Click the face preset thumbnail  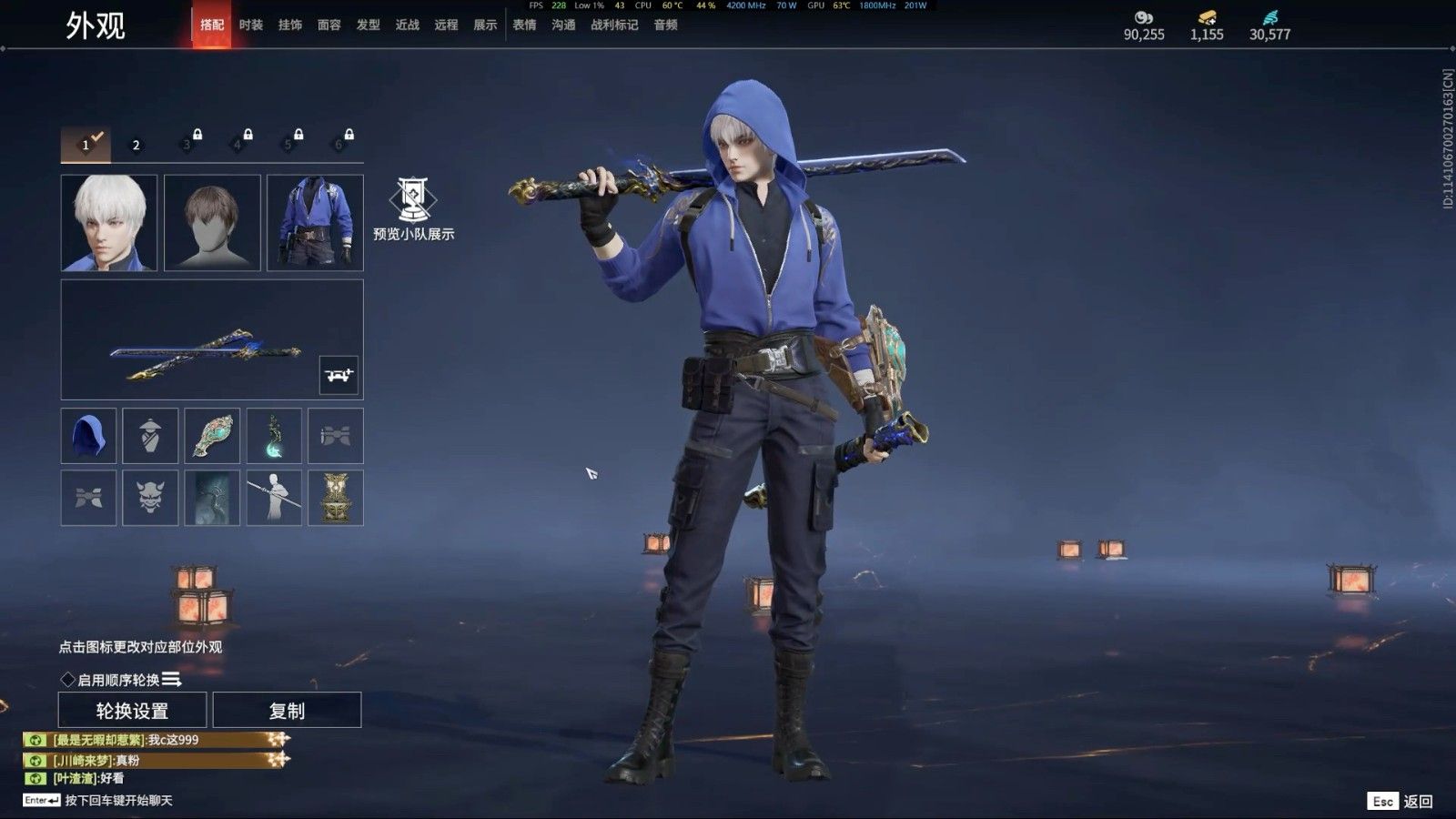pyautogui.click(x=108, y=222)
